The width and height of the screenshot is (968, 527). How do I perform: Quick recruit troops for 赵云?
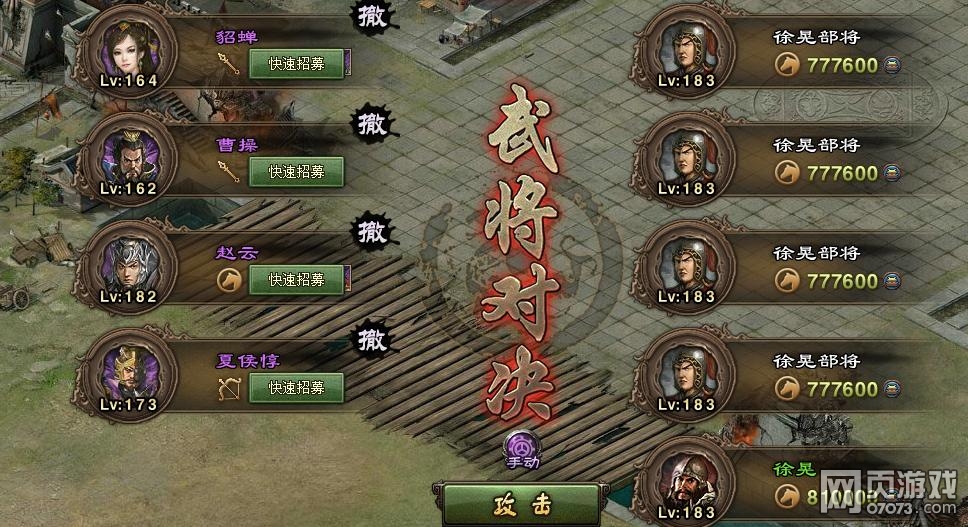296,280
